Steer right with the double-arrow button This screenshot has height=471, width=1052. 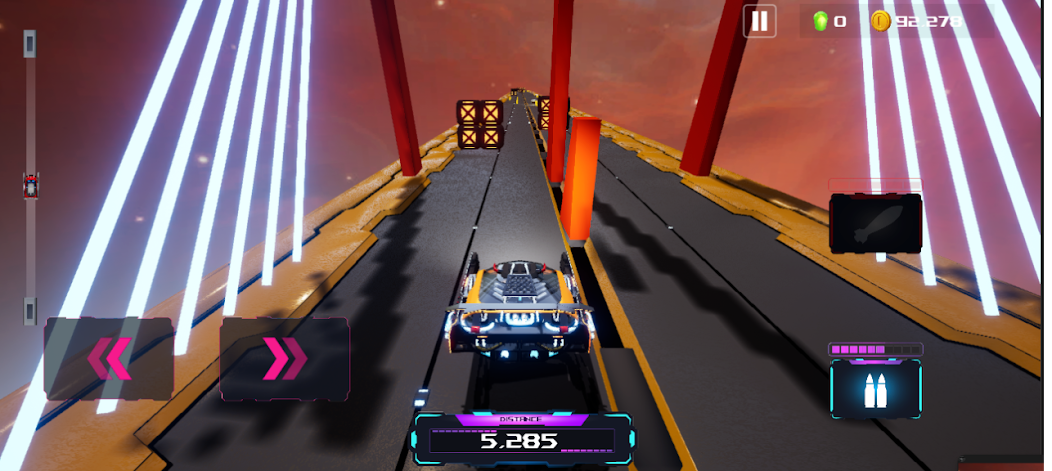(x=284, y=359)
